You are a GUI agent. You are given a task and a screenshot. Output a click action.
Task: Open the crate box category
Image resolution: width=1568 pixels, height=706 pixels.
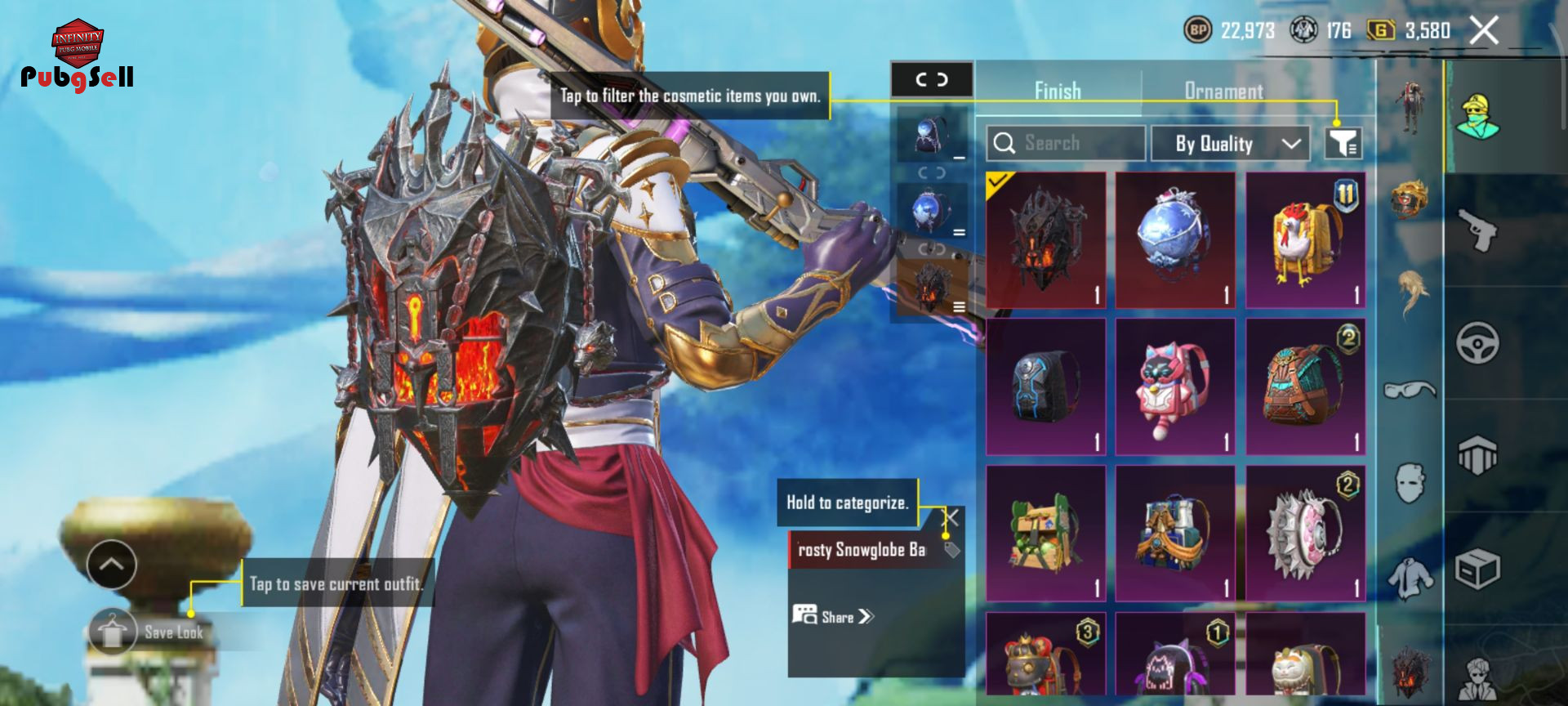(x=1477, y=570)
